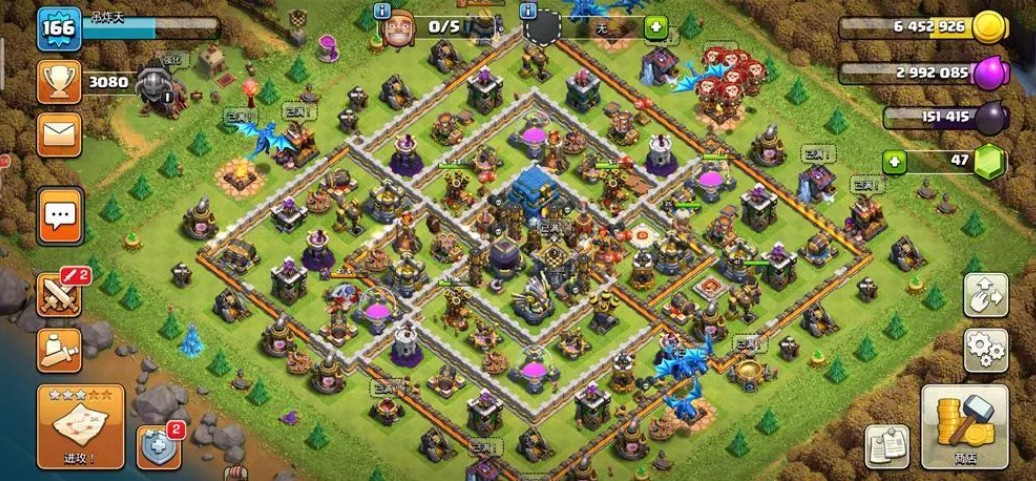
Task: Open the trophy league rankings button
Action: (59, 81)
